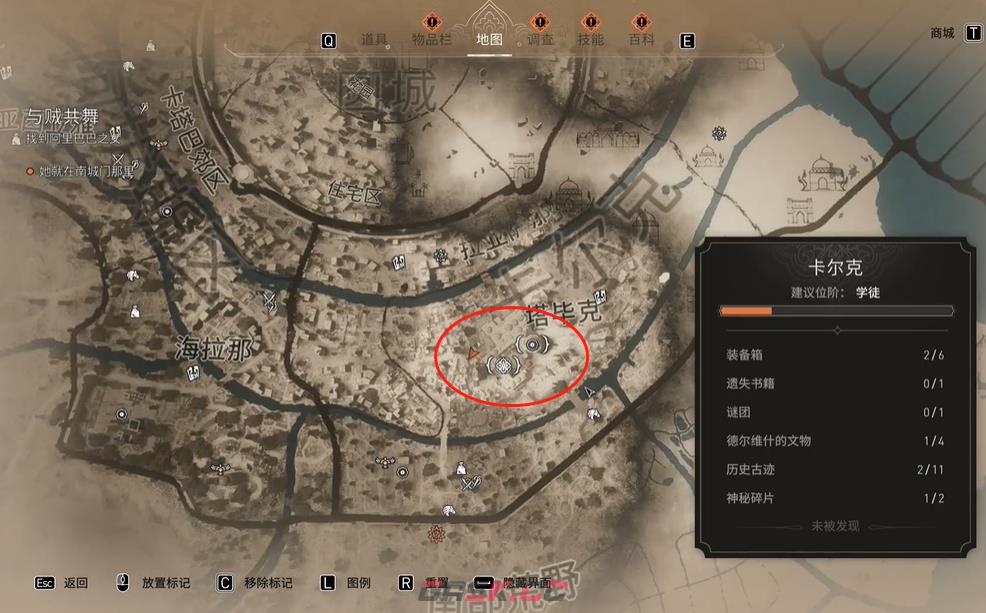The height and width of the screenshot is (613, 986).
Task: Hide the interface with 隐藏界面
Action: click(528, 583)
